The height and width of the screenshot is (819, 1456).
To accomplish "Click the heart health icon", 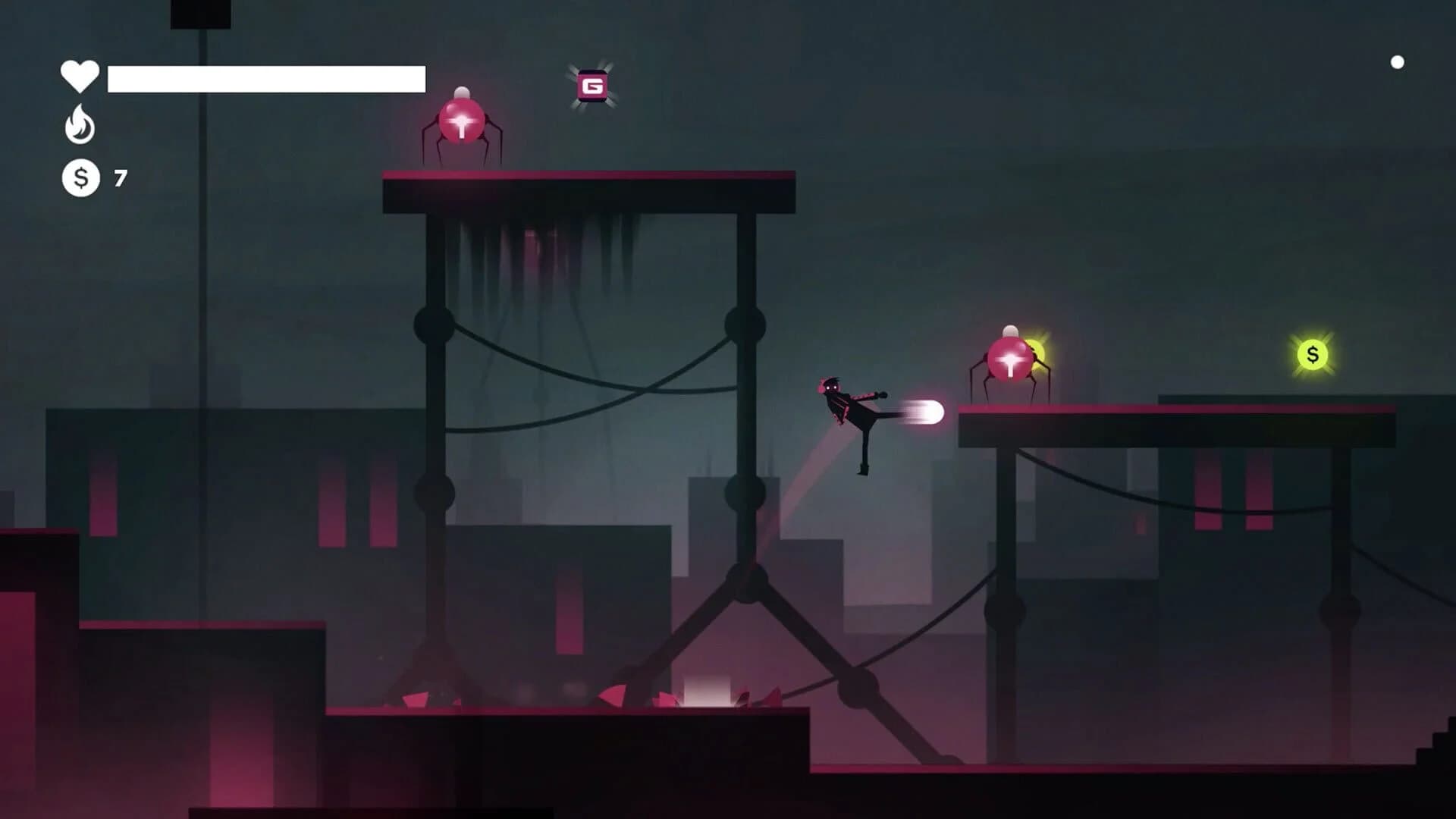I will [79, 74].
